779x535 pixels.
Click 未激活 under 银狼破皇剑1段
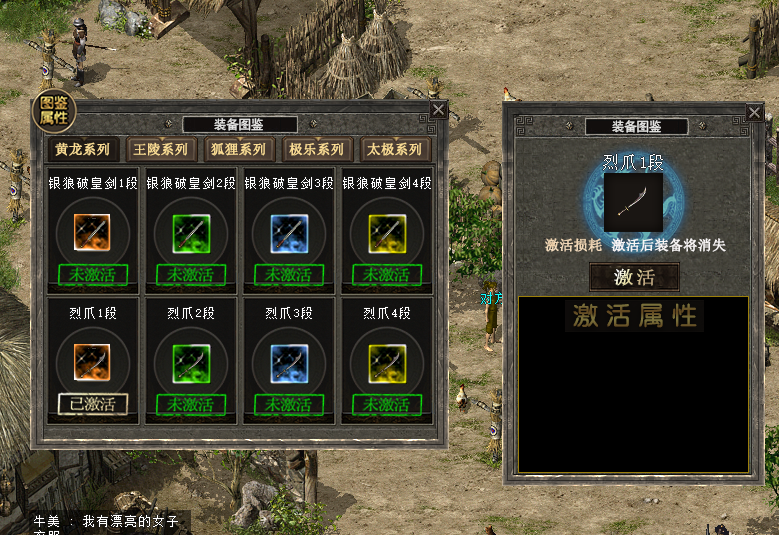click(93, 274)
